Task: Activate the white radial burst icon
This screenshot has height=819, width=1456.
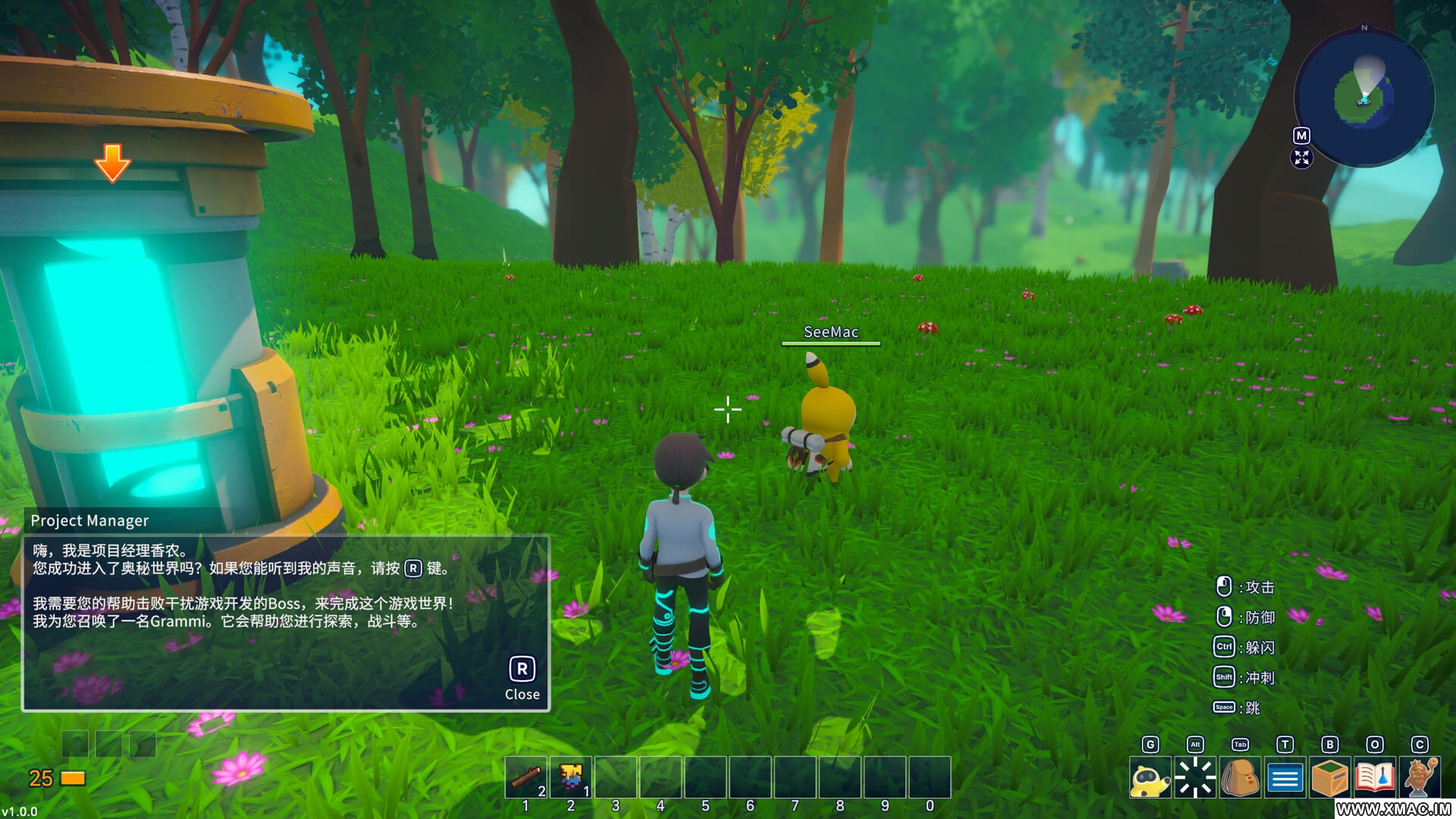Action: click(x=1195, y=778)
